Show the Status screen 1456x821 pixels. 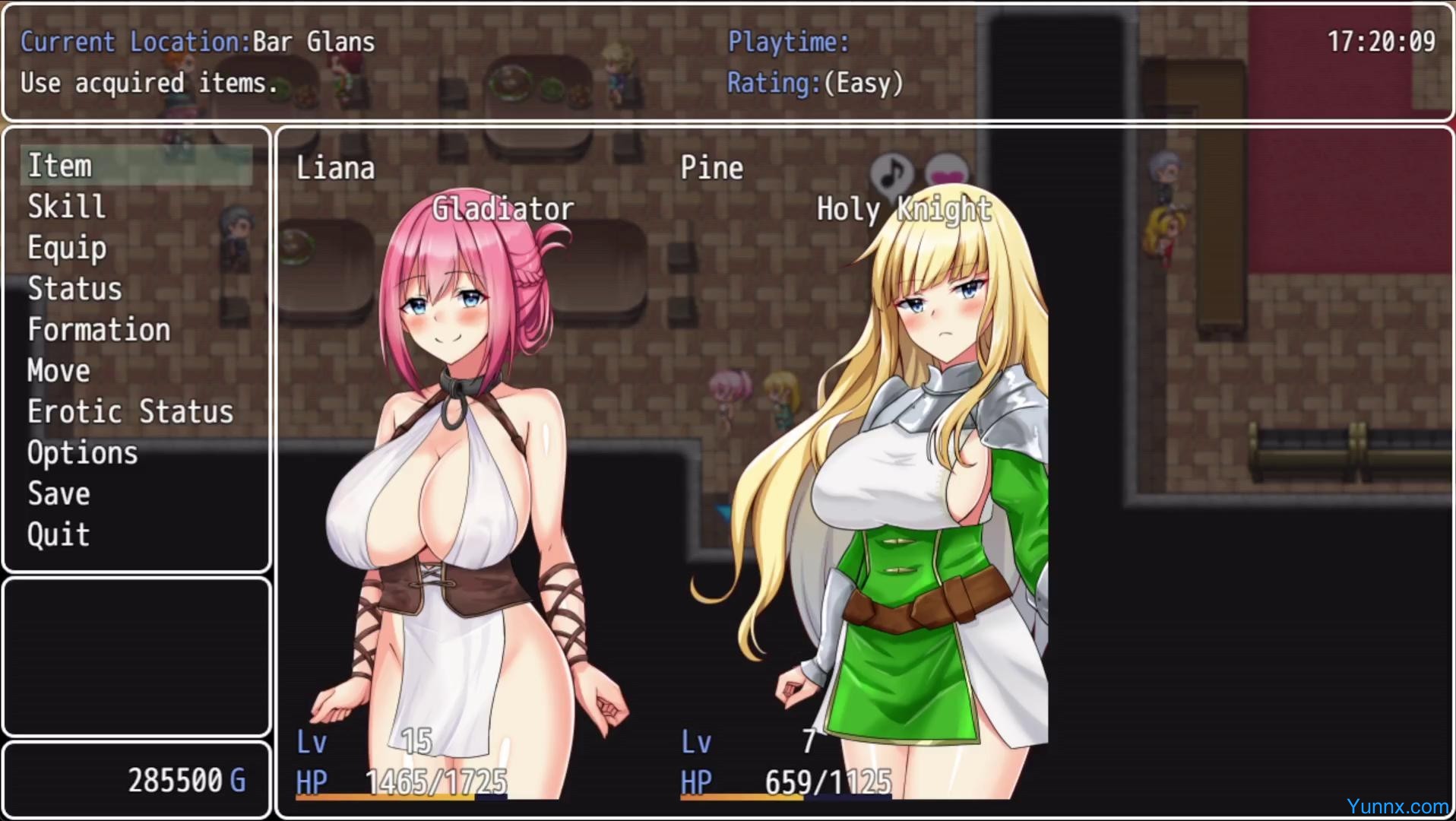(x=74, y=289)
